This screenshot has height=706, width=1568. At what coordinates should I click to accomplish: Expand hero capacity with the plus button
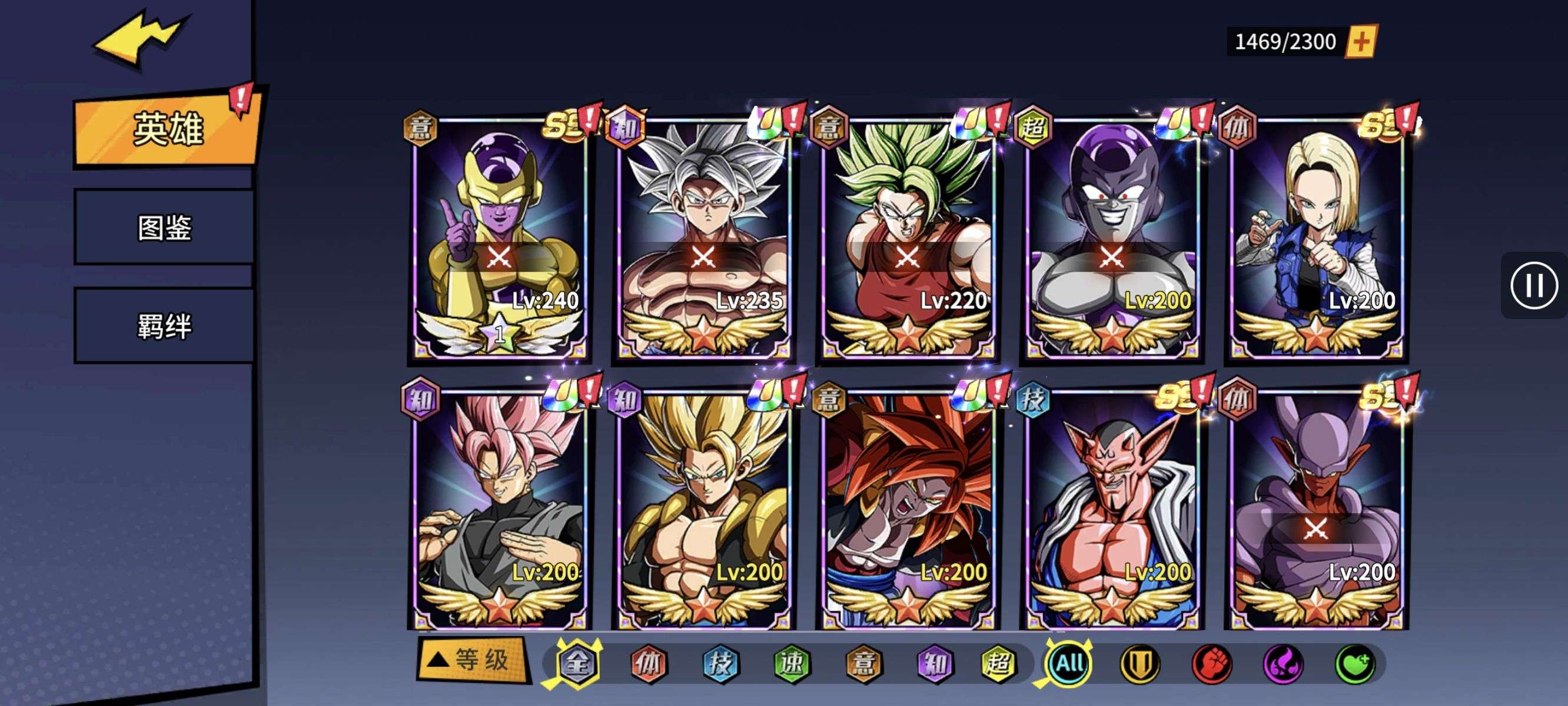click(x=1361, y=41)
